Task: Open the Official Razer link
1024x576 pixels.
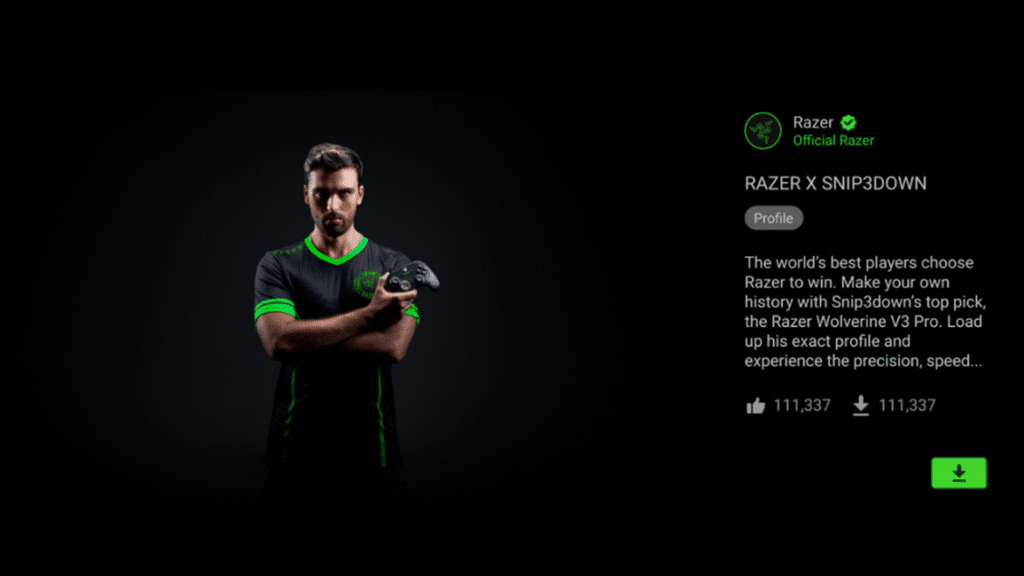Action: [x=833, y=141]
